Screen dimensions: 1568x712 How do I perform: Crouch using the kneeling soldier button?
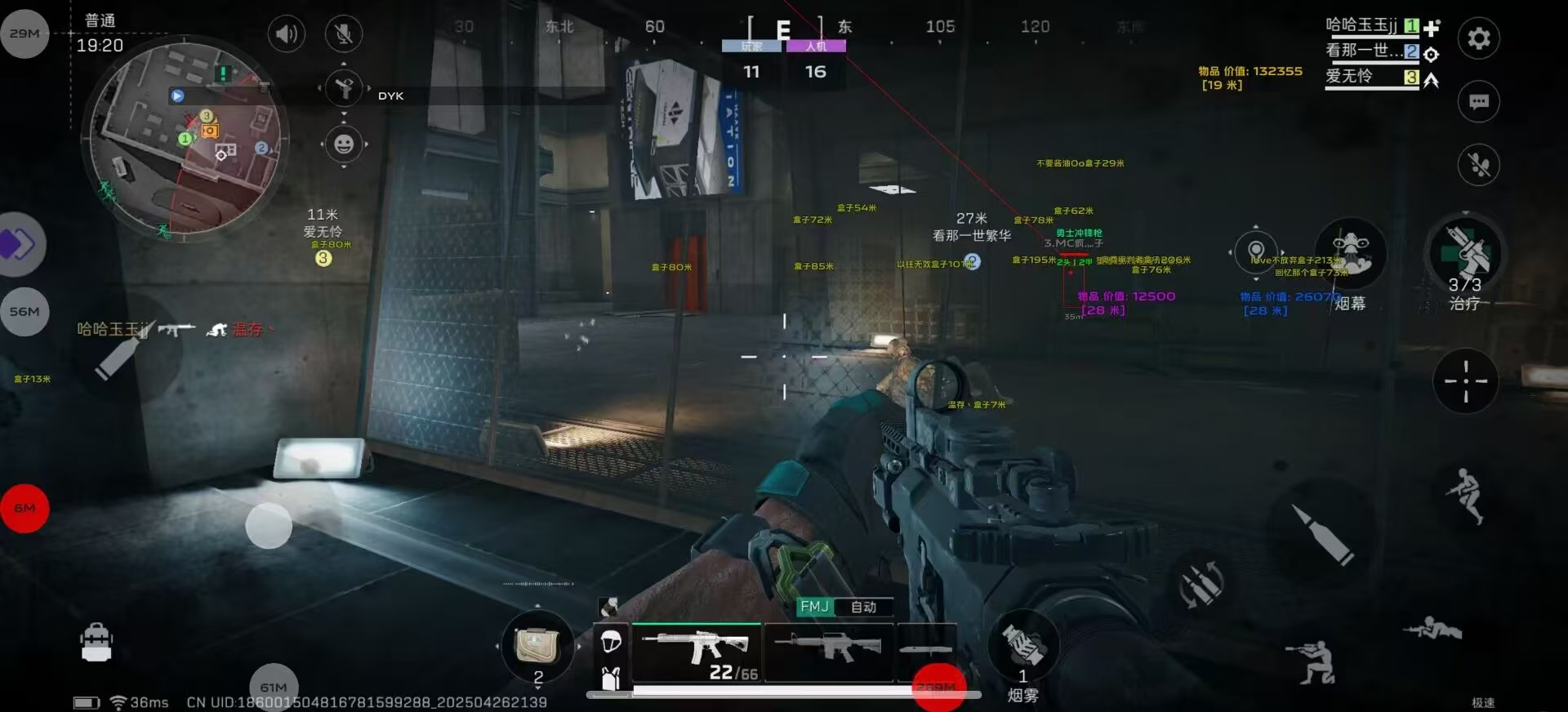click(x=1312, y=661)
